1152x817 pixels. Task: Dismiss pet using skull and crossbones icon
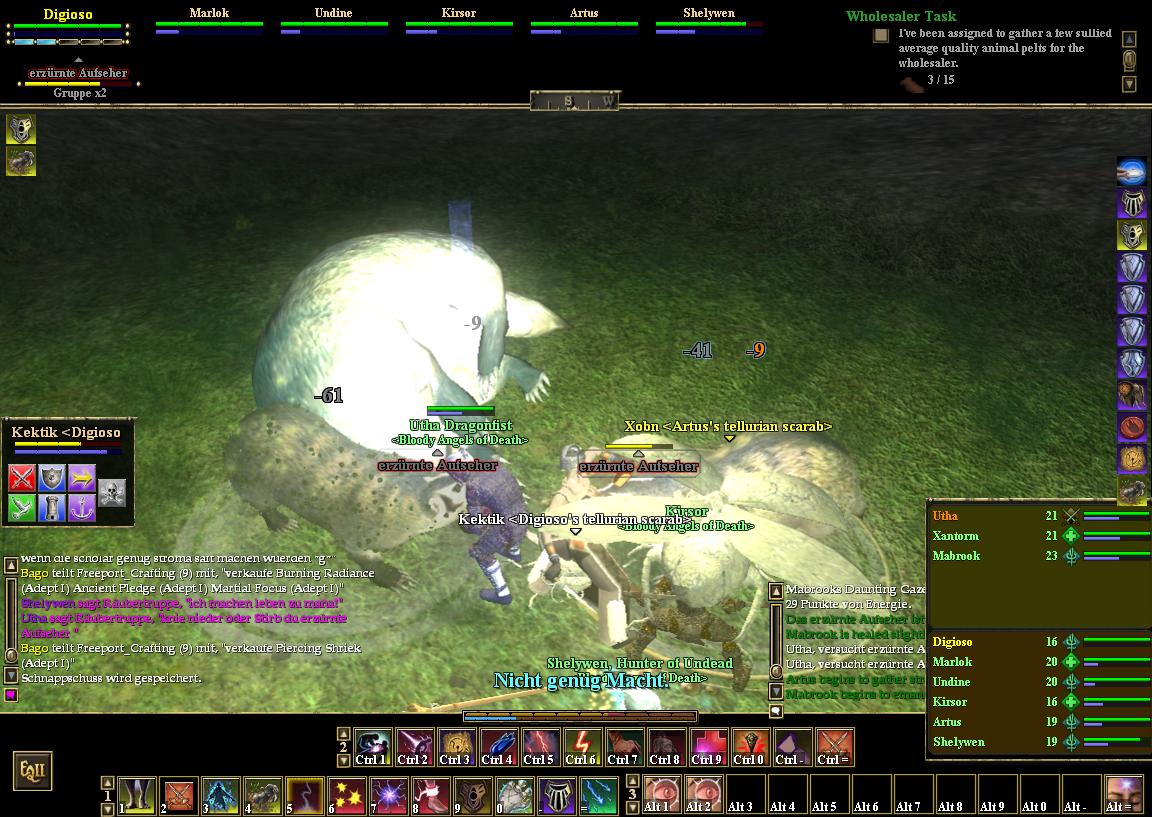pos(112,492)
